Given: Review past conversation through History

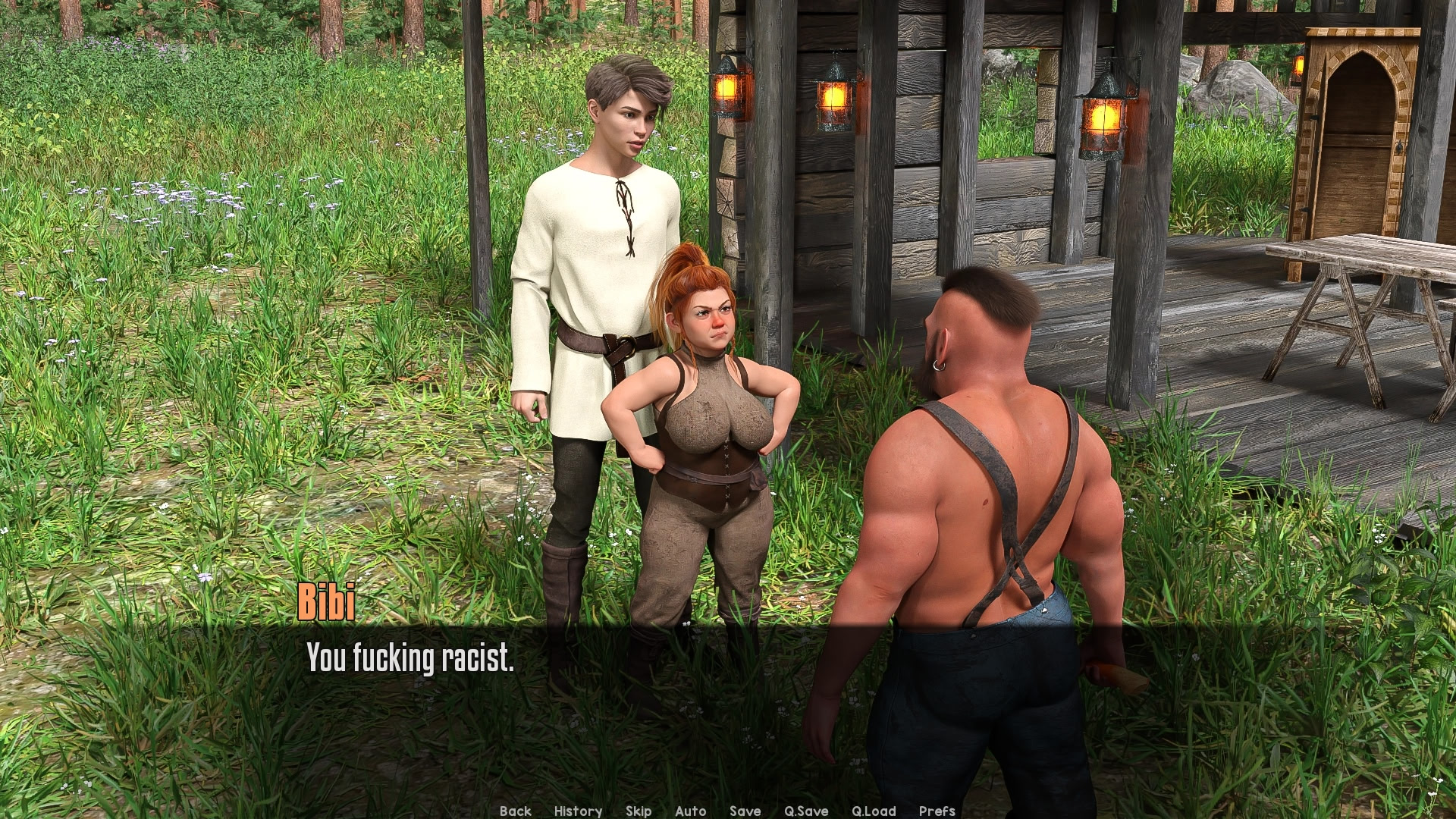Looking at the screenshot, I should (x=578, y=811).
